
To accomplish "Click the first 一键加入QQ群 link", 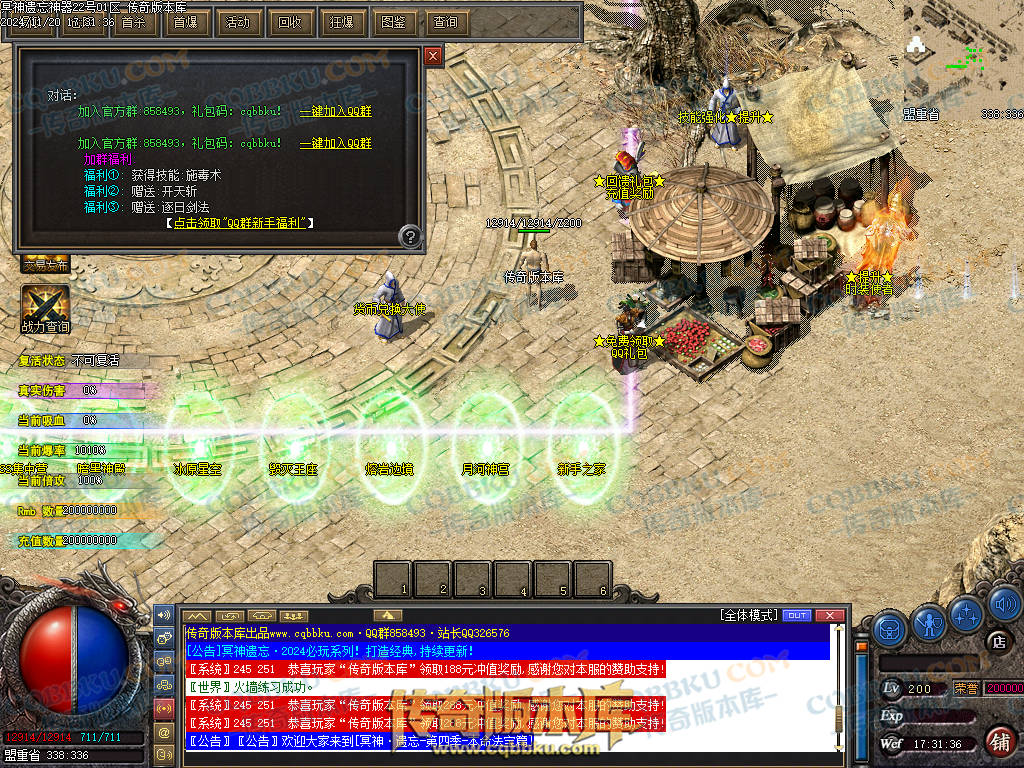I will coord(336,112).
